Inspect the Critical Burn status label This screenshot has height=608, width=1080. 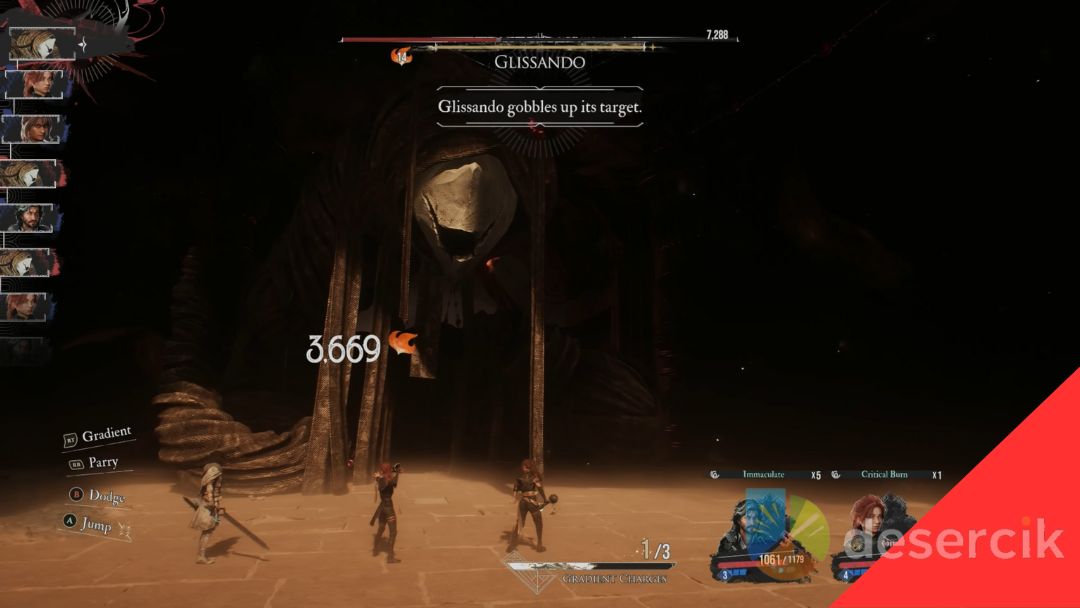884,474
